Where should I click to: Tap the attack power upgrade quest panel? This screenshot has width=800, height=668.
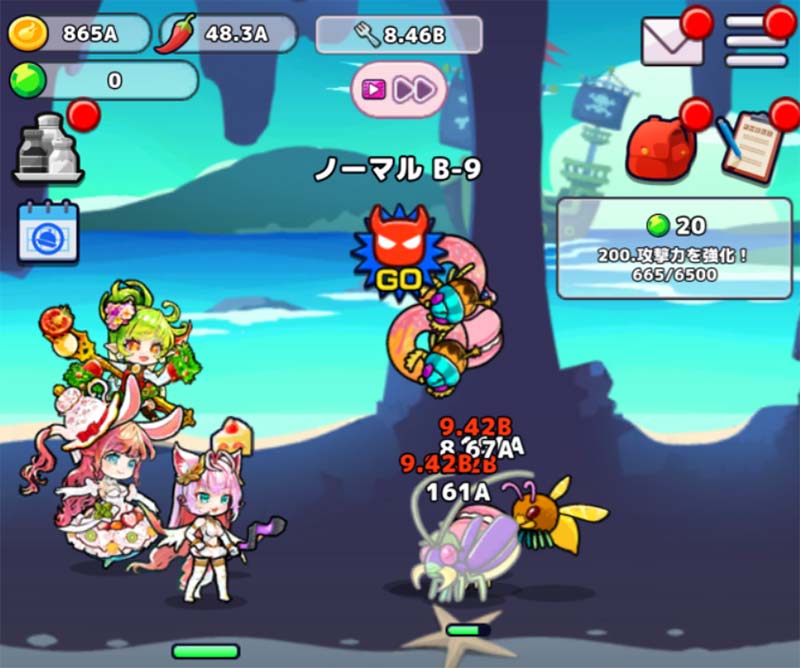click(674, 248)
